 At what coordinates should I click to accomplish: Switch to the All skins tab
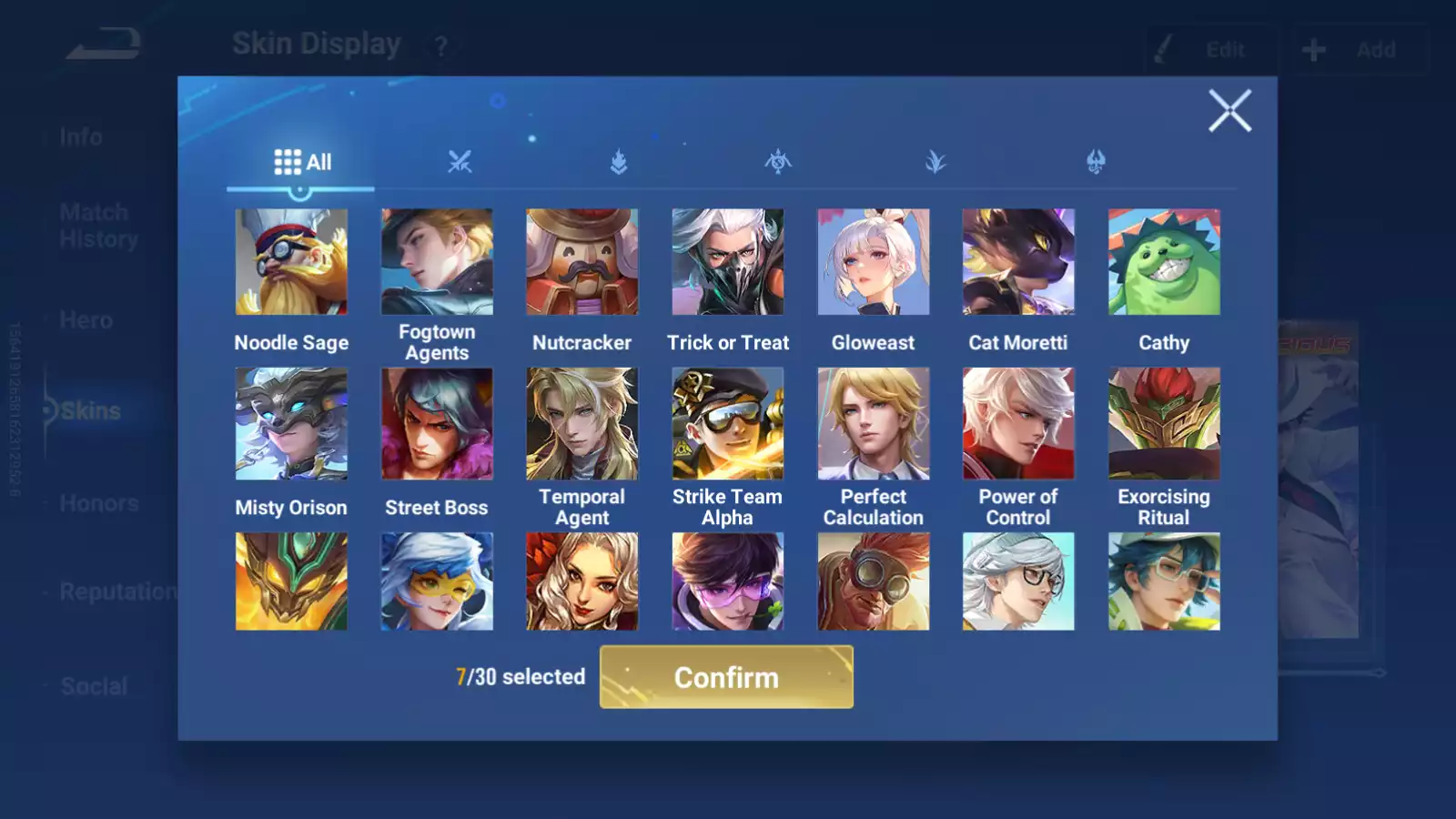(302, 162)
